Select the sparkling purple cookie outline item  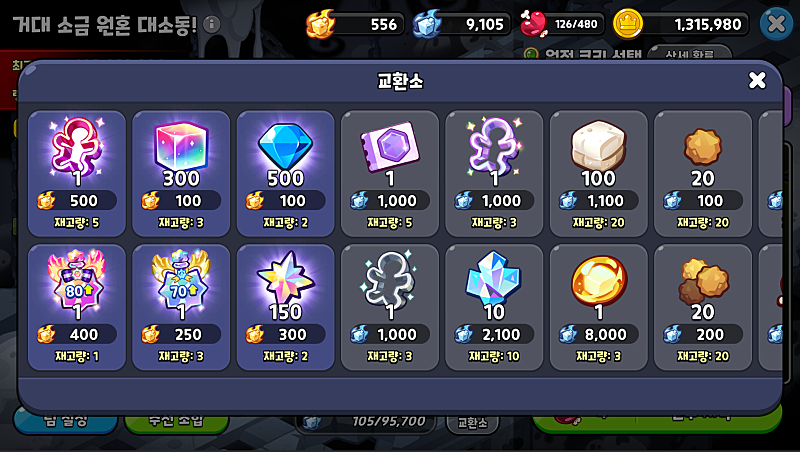point(494,172)
